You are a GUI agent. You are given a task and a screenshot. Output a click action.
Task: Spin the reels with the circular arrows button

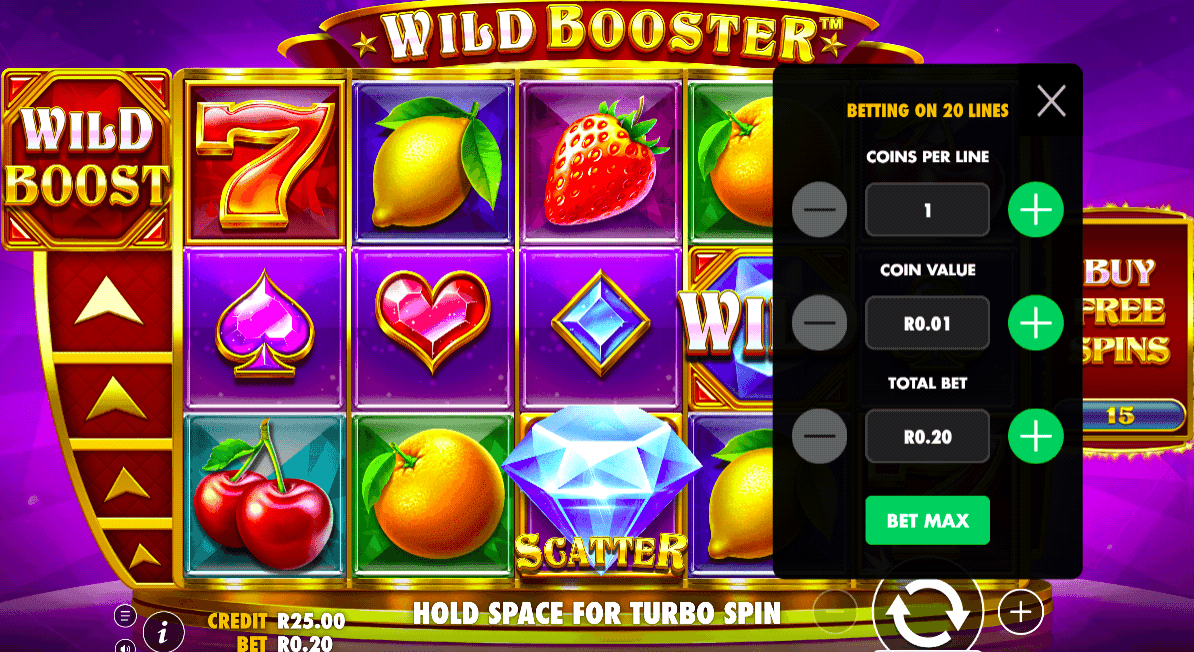tap(928, 610)
